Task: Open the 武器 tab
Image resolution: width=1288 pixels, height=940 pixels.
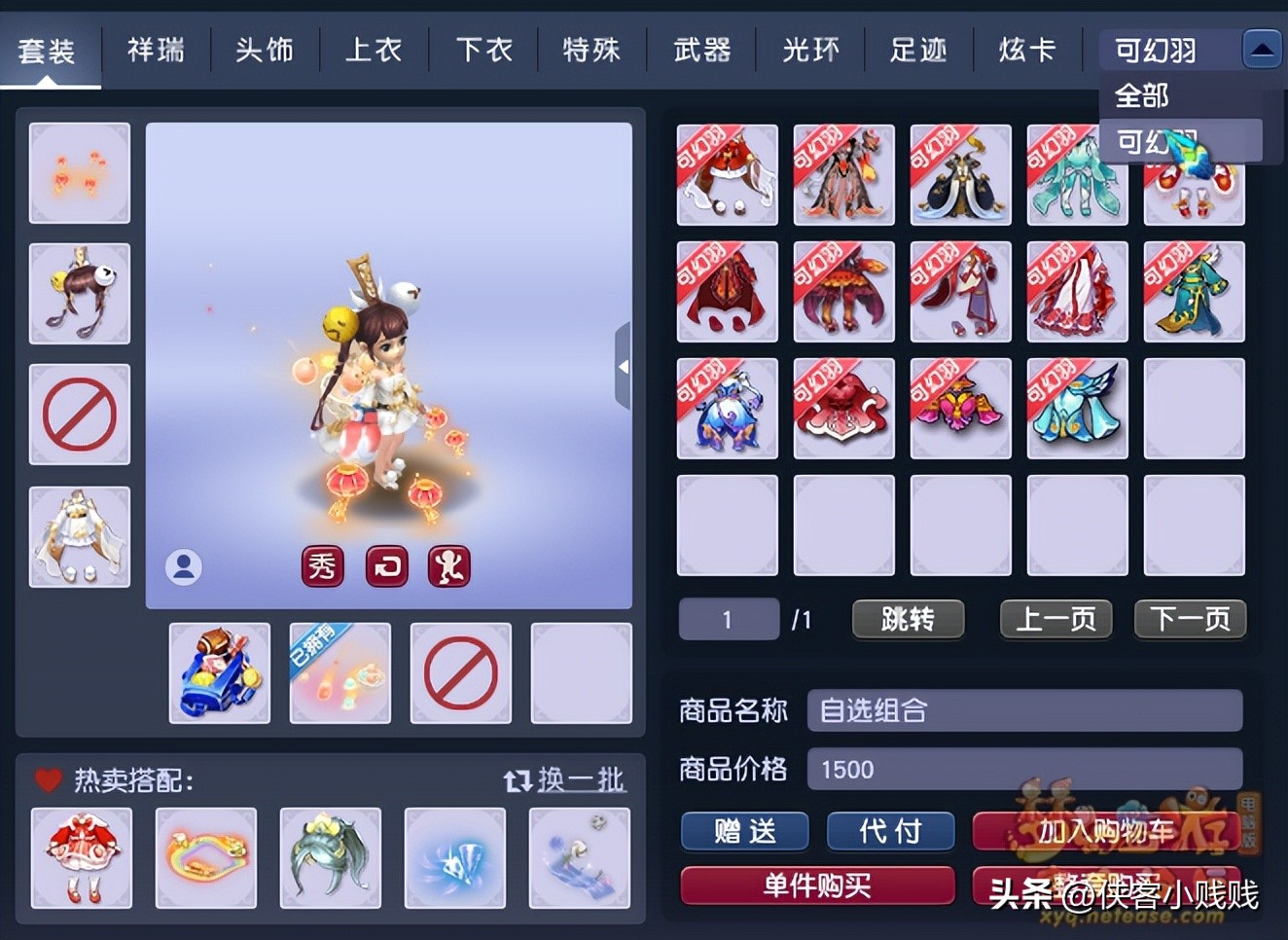Action: click(701, 50)
